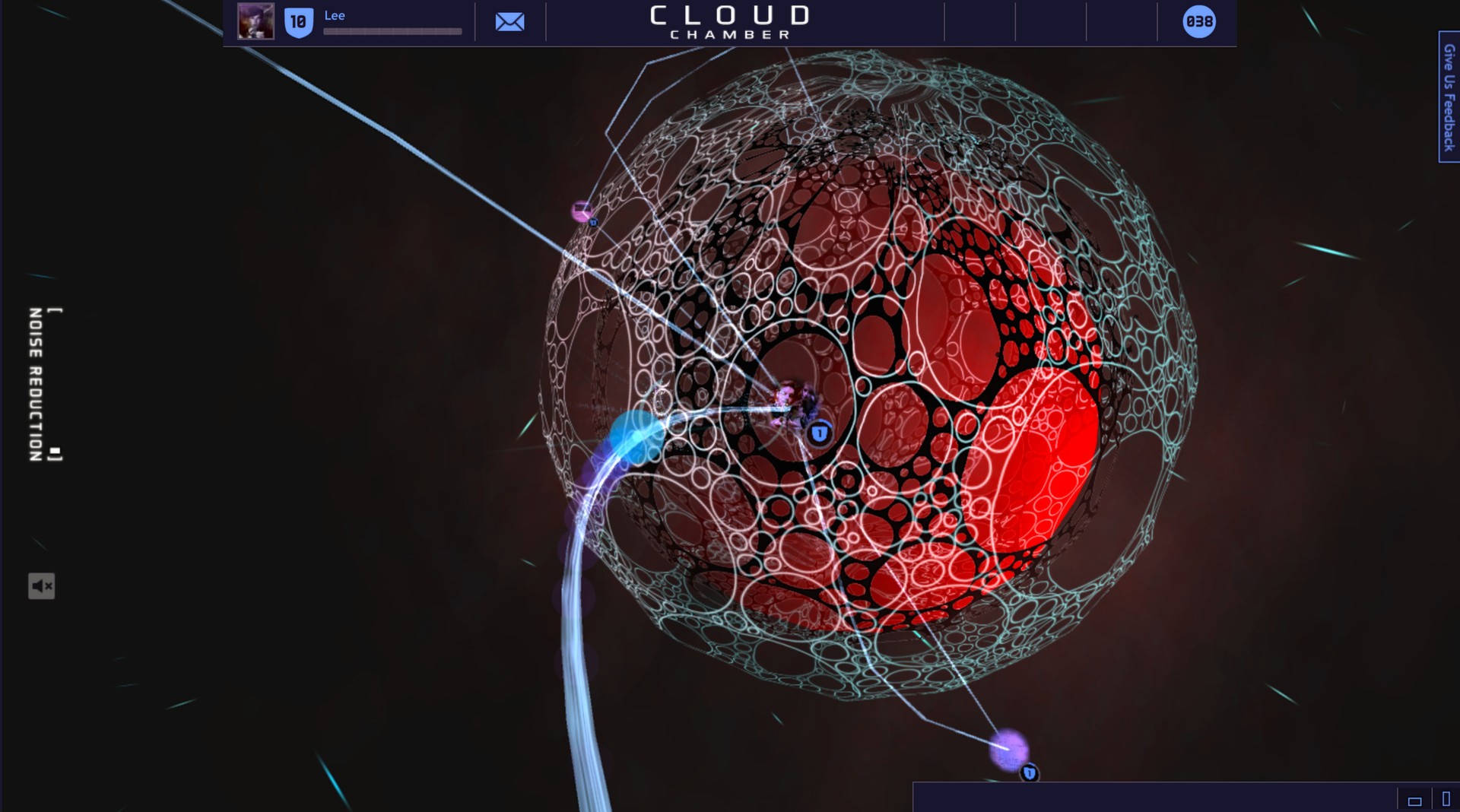The image size is (1460, 812).
Task: Click the experience progress bar
Action: pyautogui.click(x=392, y=32)
